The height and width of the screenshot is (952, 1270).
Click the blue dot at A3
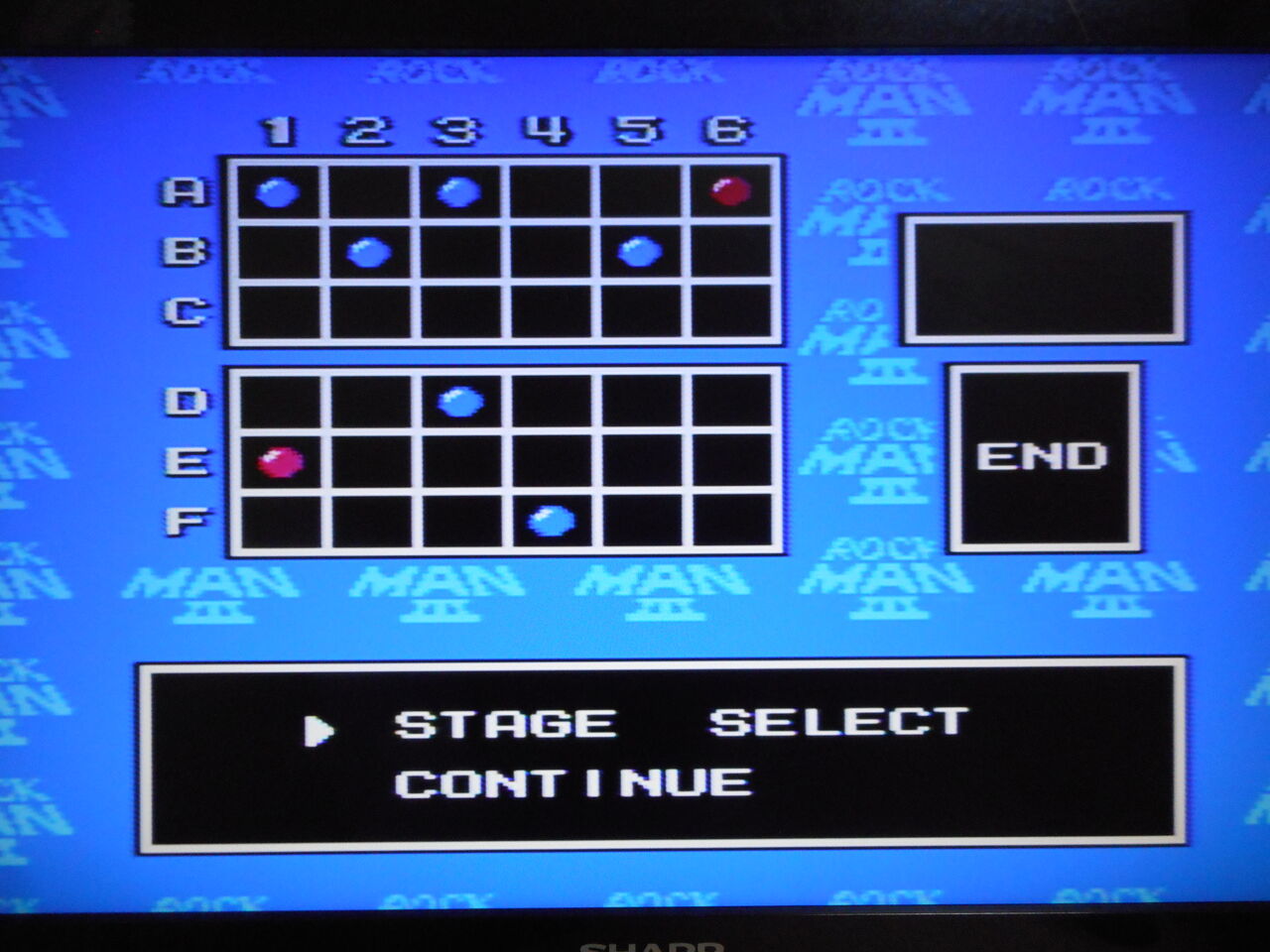(458, 191)
